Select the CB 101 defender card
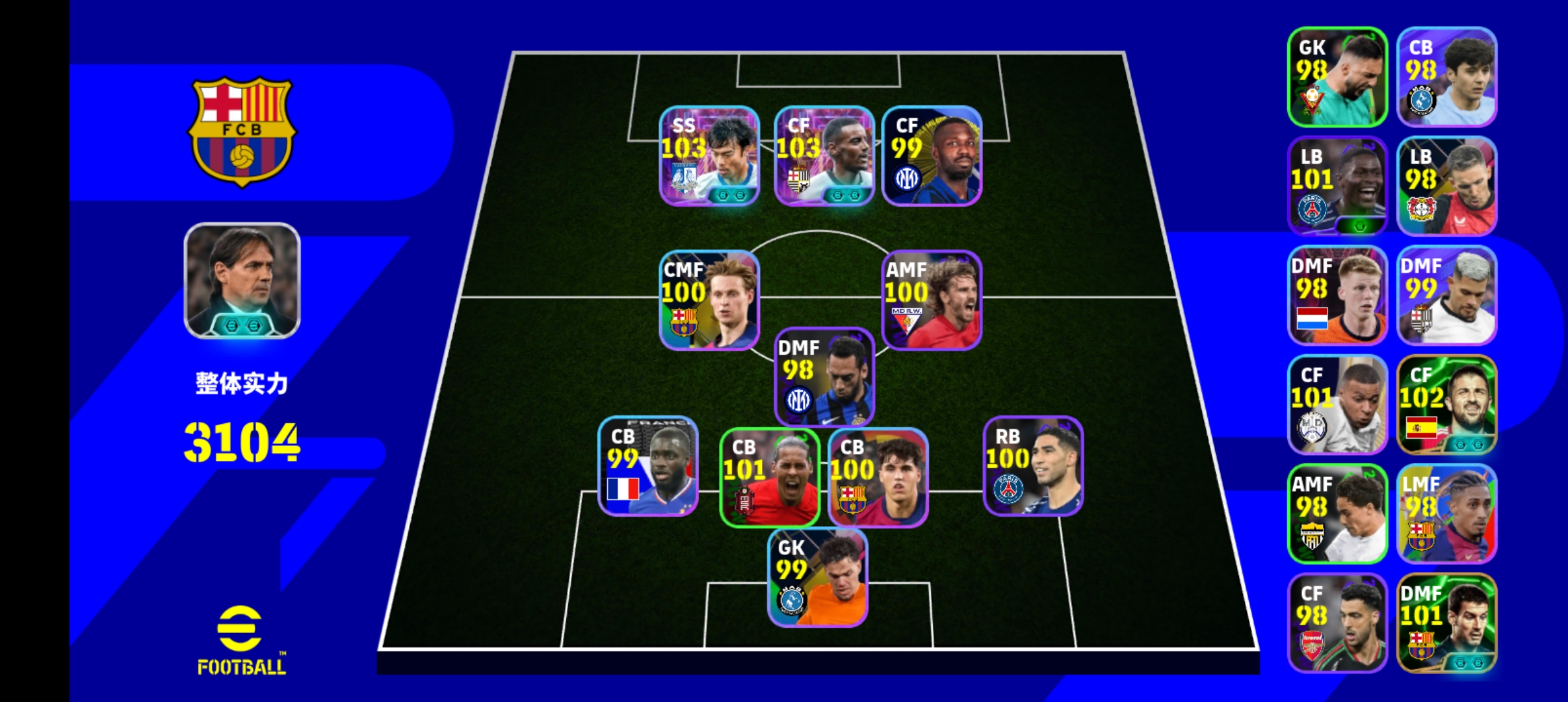This screenshot has height=702, width=1568. tap(770, 477)
